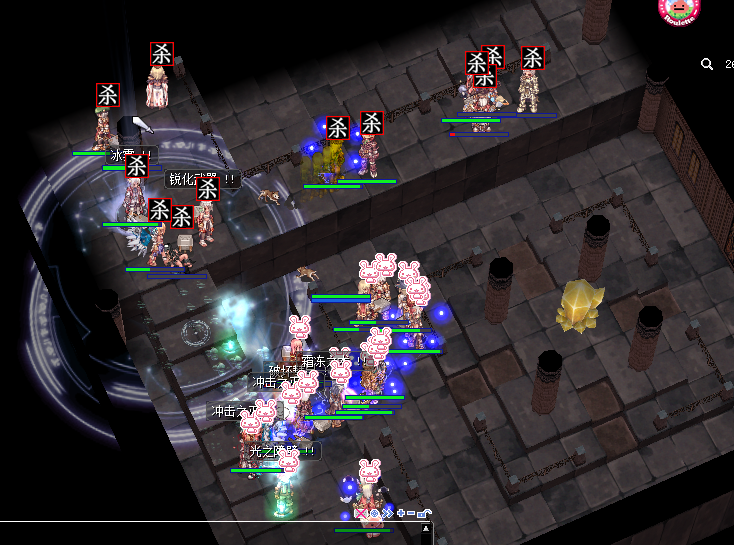Click the chat scrollbar up arrow
Viewport: 734px width, 545px height.
(x=427, y=528)
